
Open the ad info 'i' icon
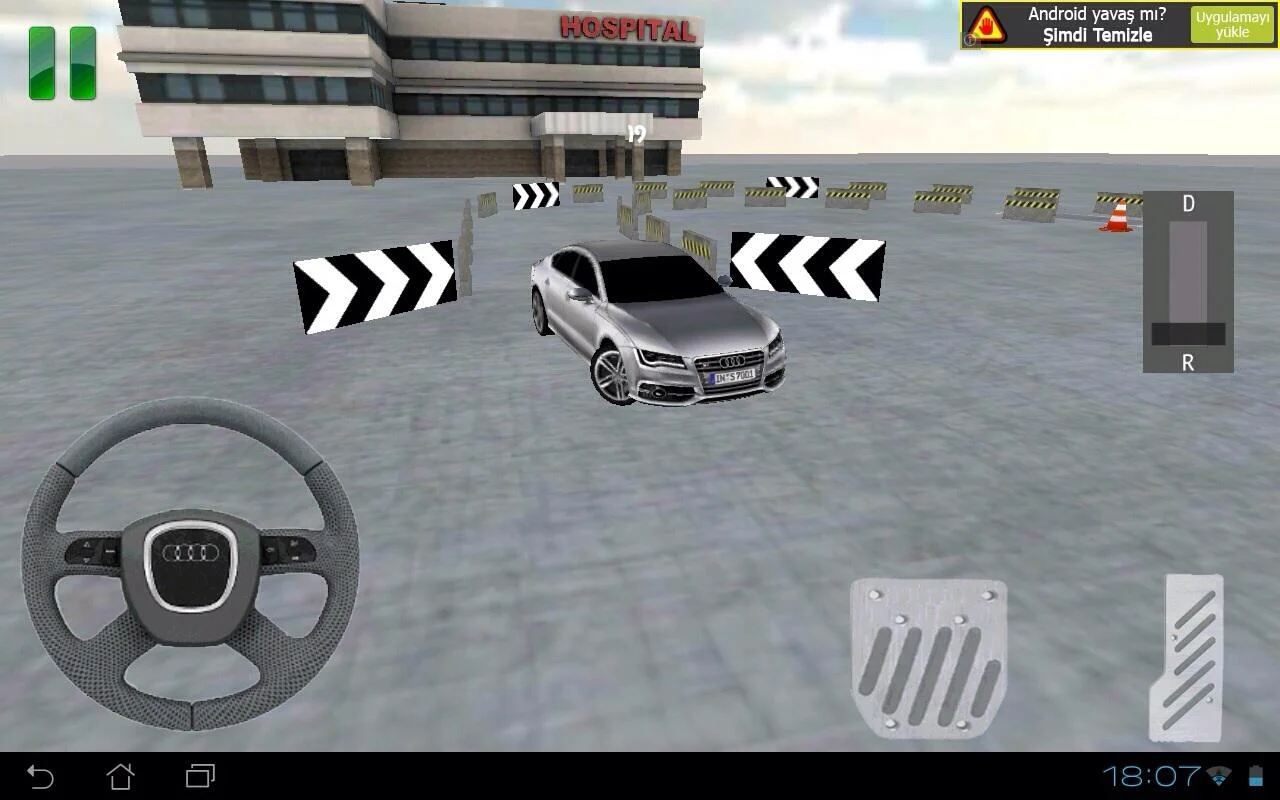(x=968, y=38)
